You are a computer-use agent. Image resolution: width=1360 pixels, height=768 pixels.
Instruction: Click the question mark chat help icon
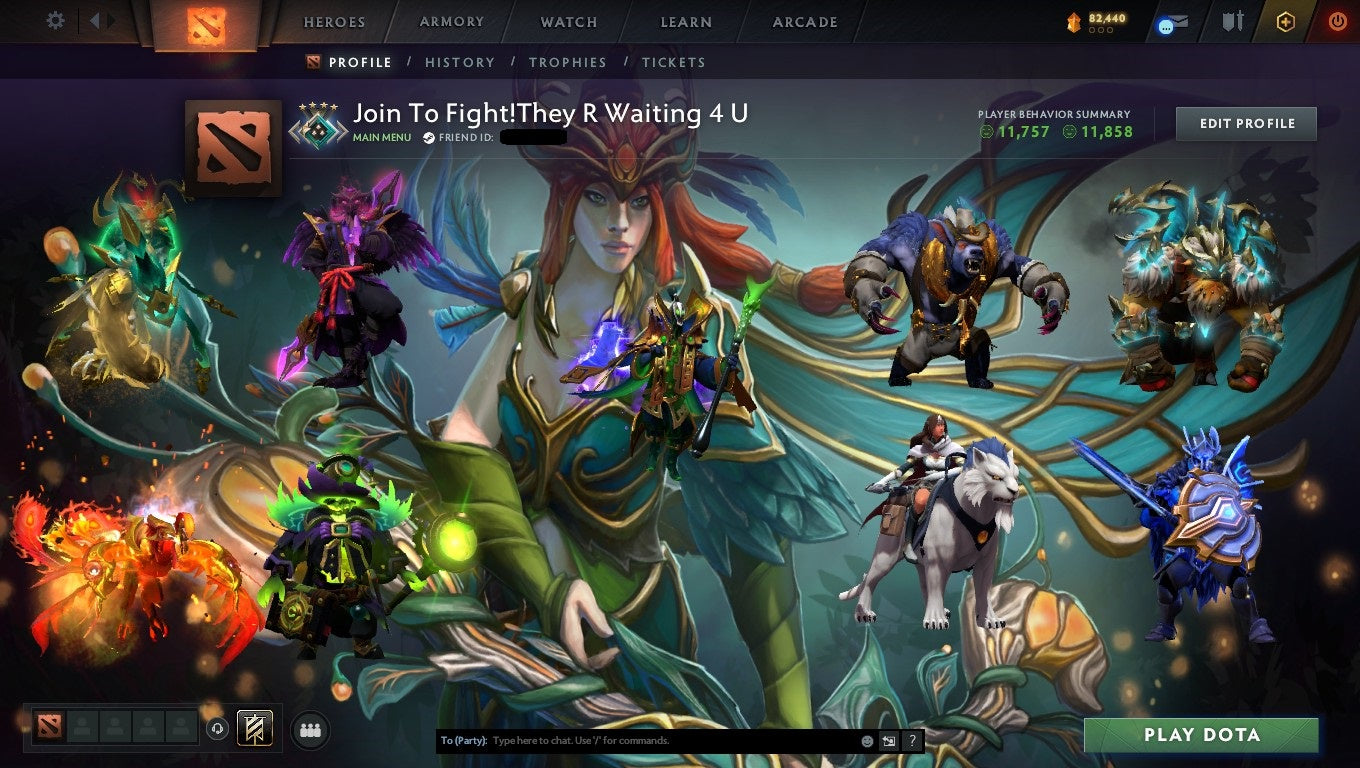pos(911,740)
